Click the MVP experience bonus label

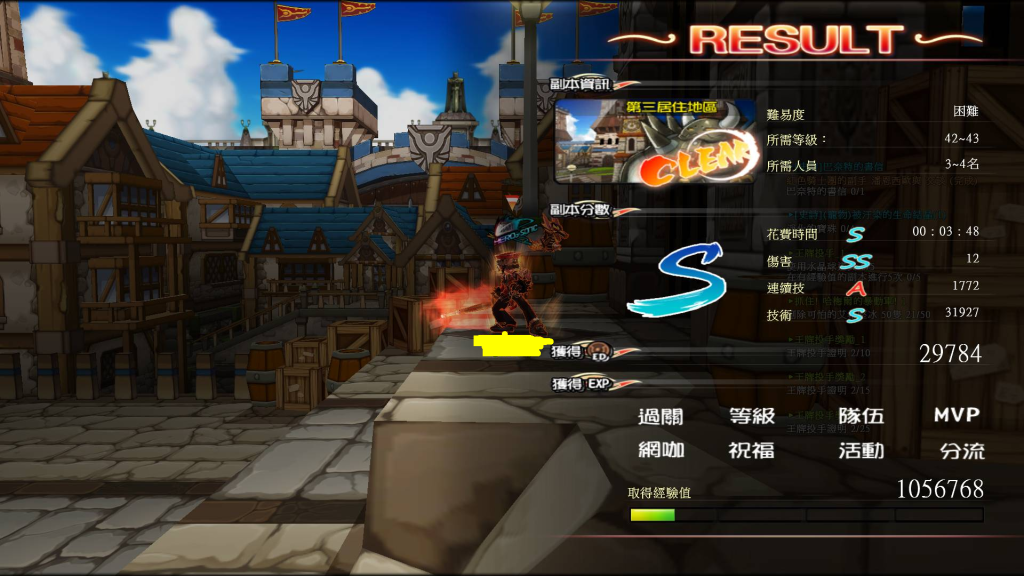tap(956, 415)
